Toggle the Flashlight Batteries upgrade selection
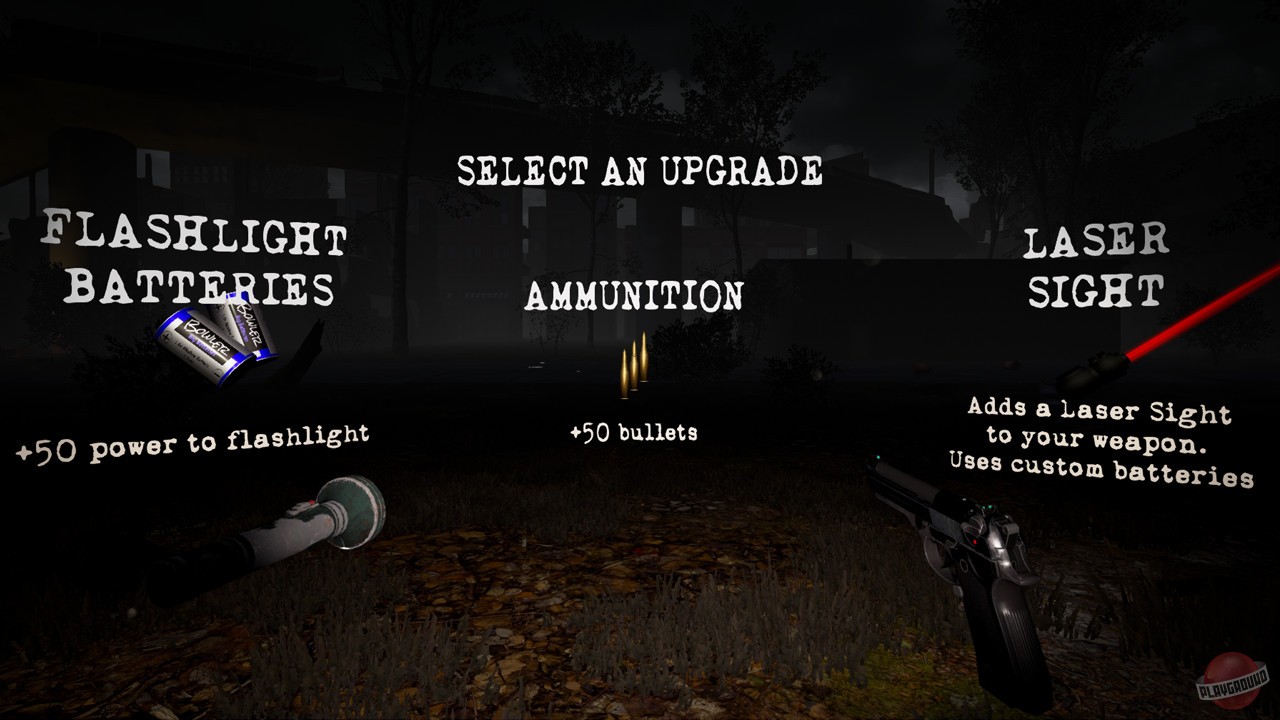Screen dimensions: 1280x720 (193, 258)
